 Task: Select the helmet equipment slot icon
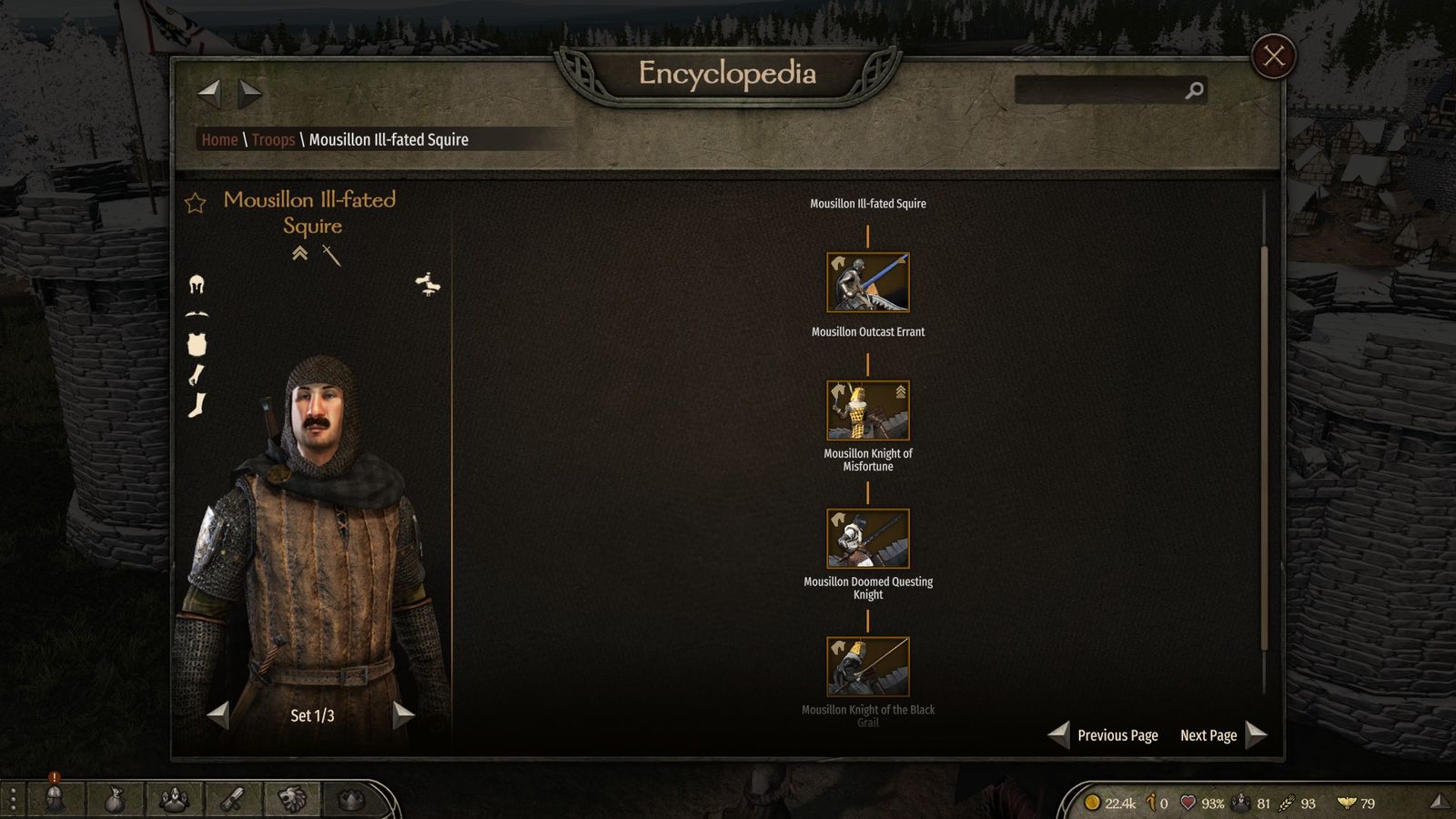[197, 285]
